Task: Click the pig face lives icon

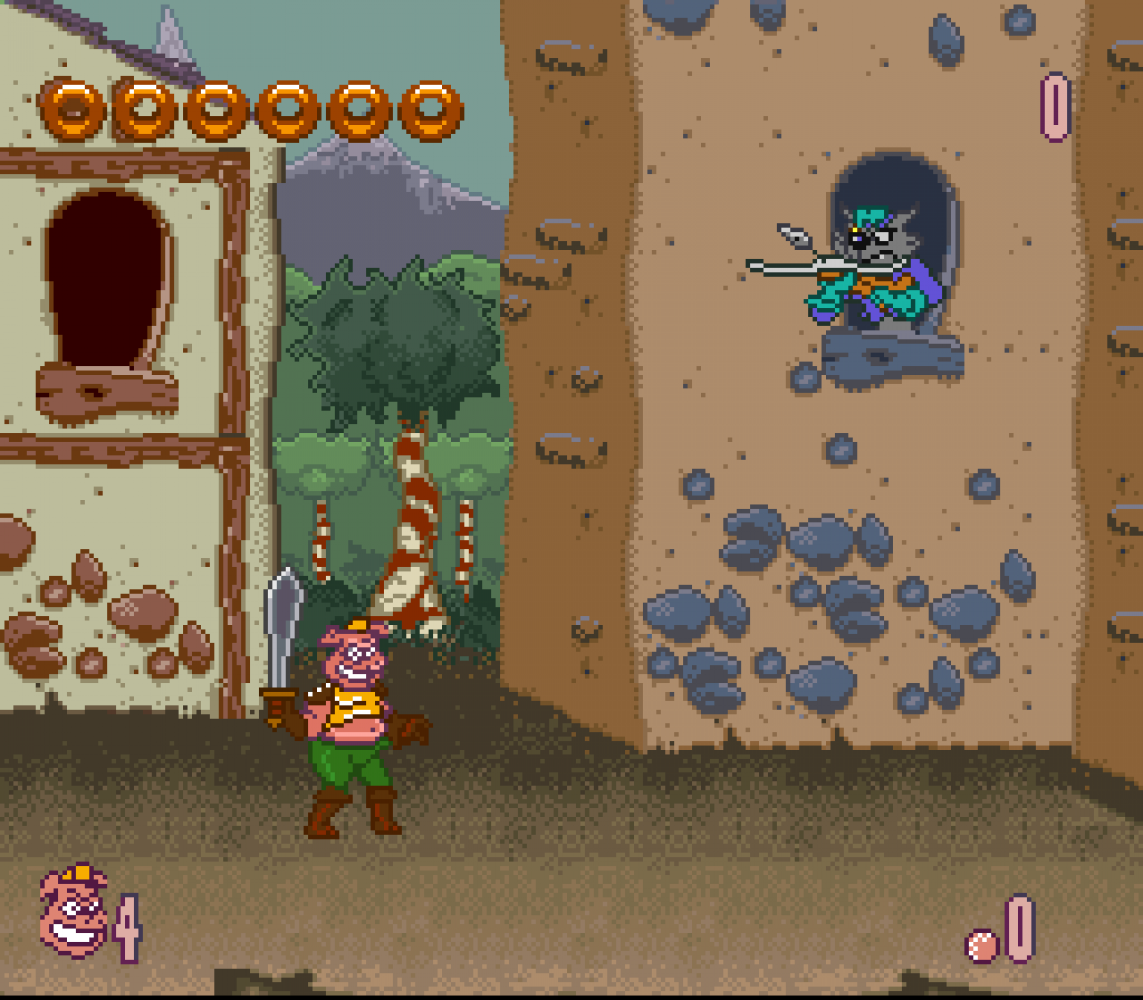Action: 73,911
